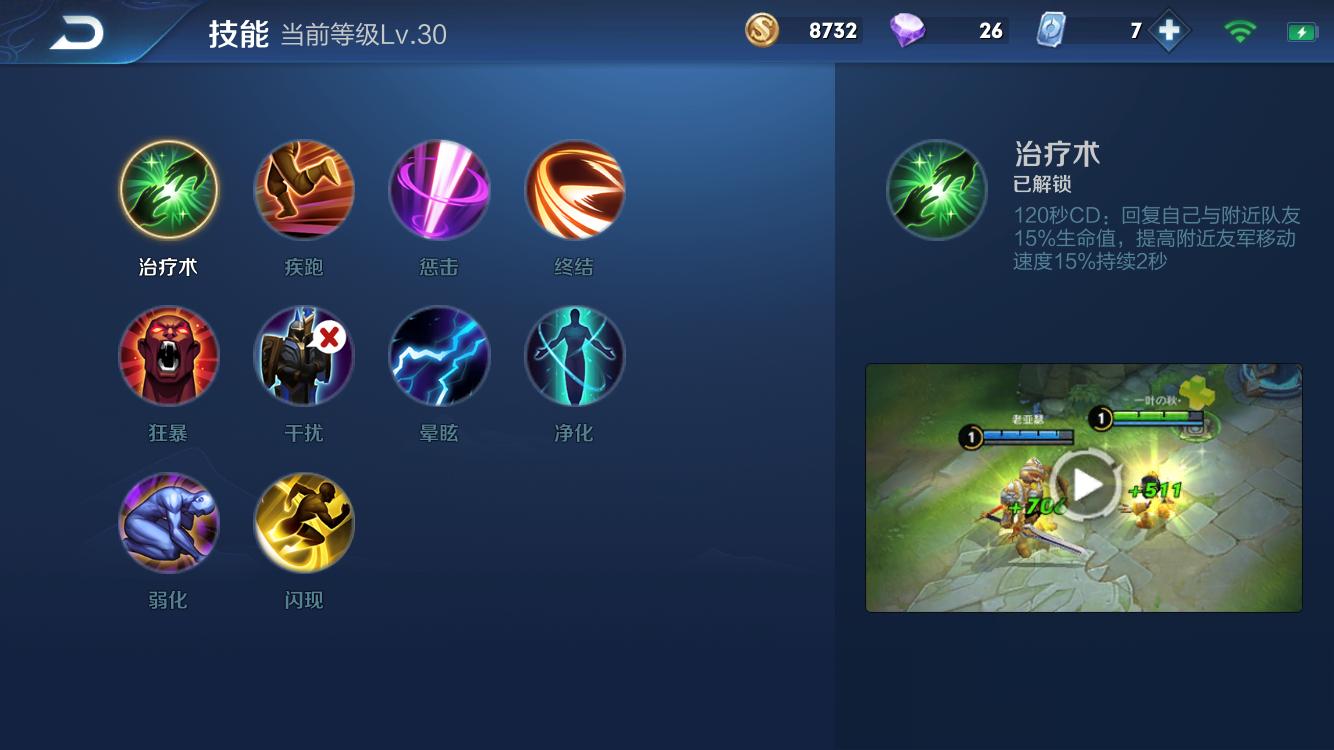Select the Execute (终结) skill icon

tap(574, 190)
